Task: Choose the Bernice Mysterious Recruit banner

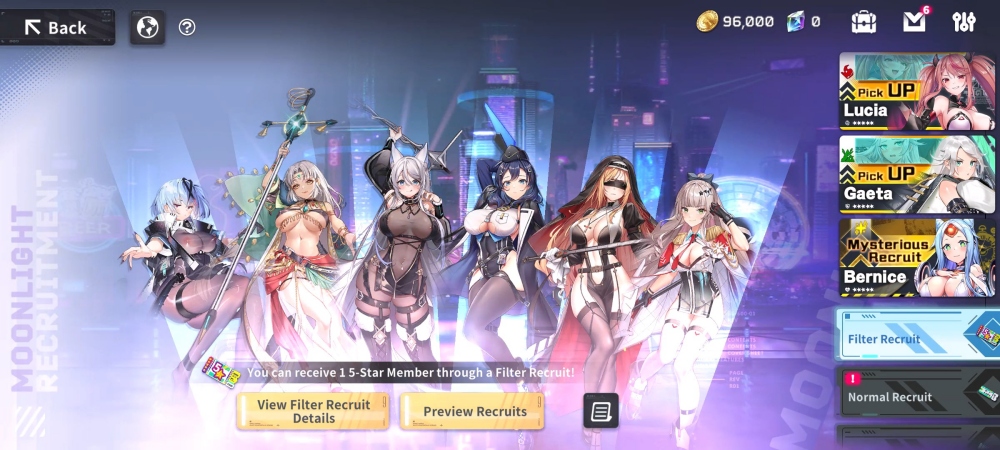Action: (917, 257)
